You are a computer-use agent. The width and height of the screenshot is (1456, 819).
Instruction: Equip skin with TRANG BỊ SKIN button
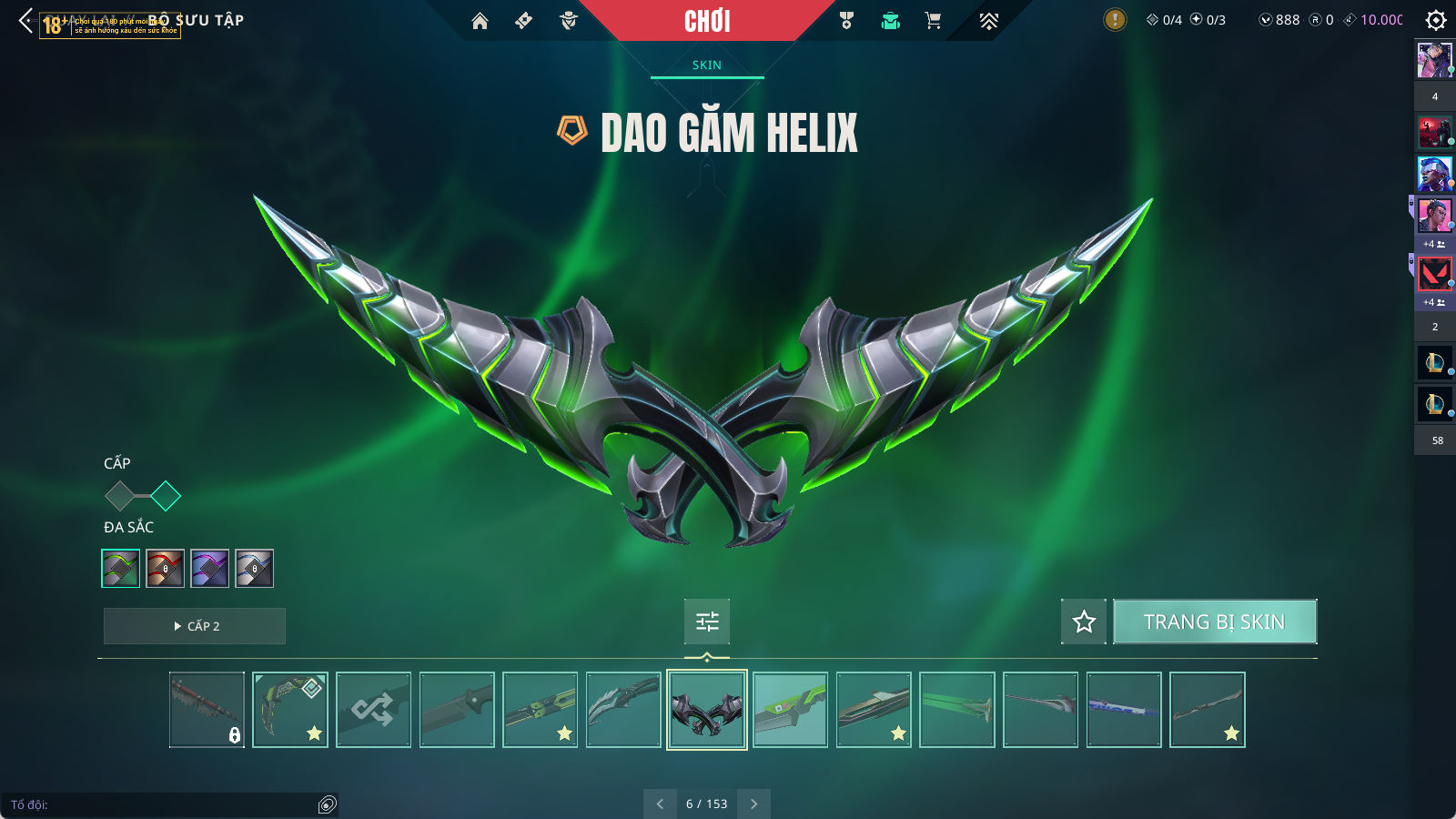point(1214,622)
